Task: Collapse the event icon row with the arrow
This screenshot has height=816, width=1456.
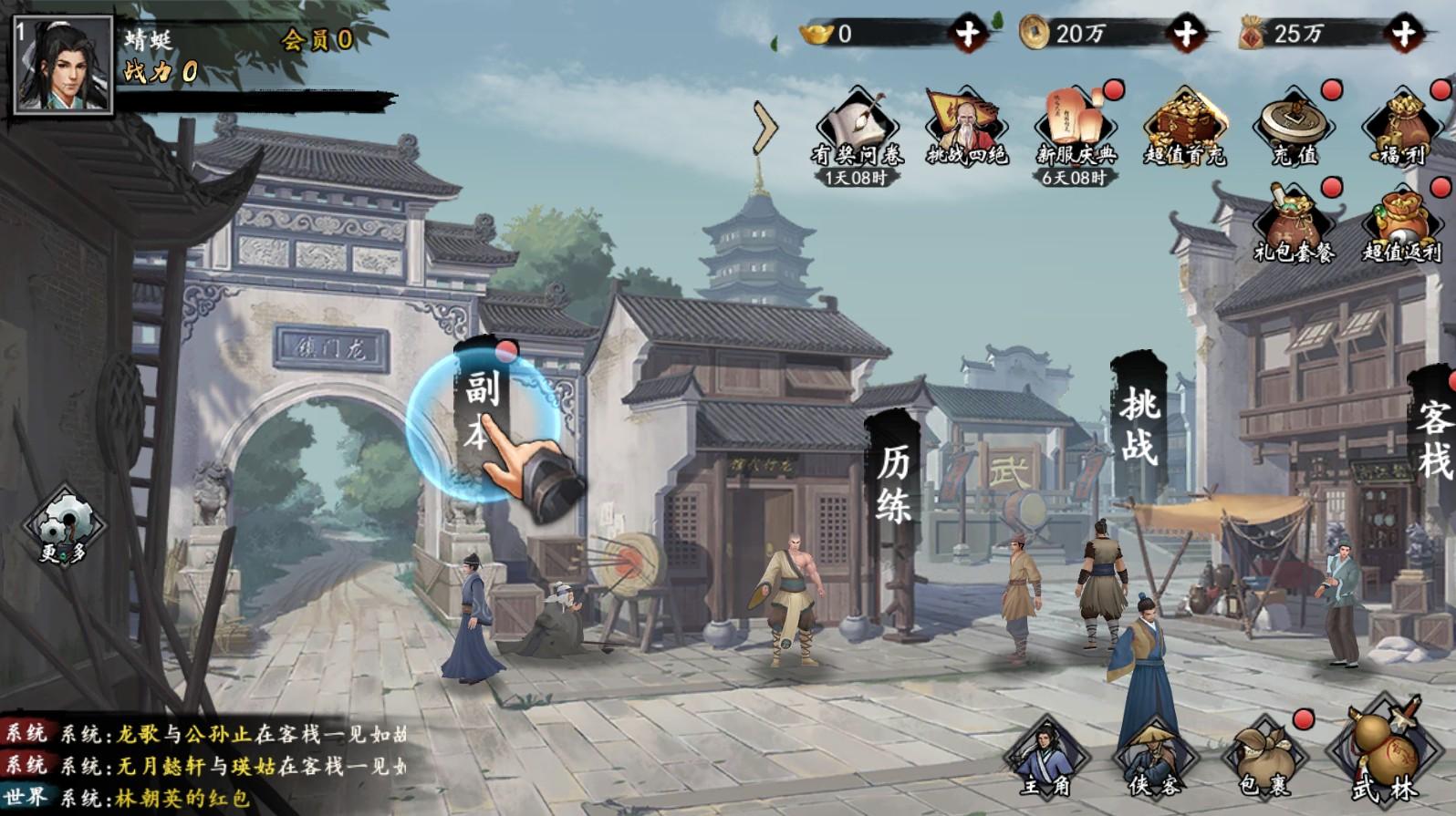Action: click(765, 130)
